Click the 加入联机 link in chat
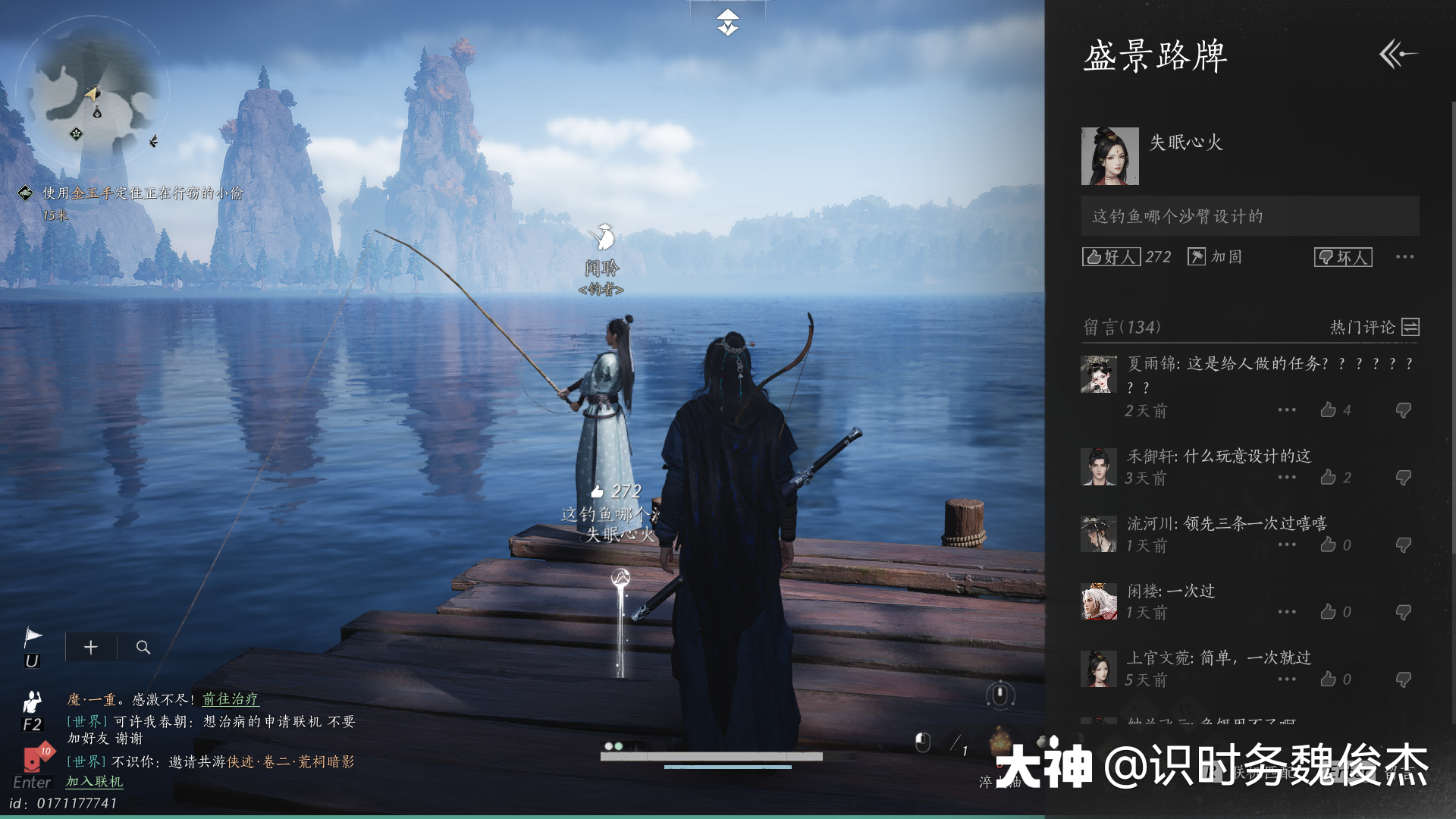This screenshot has width=1456, height=819. (x=94, y=781)
